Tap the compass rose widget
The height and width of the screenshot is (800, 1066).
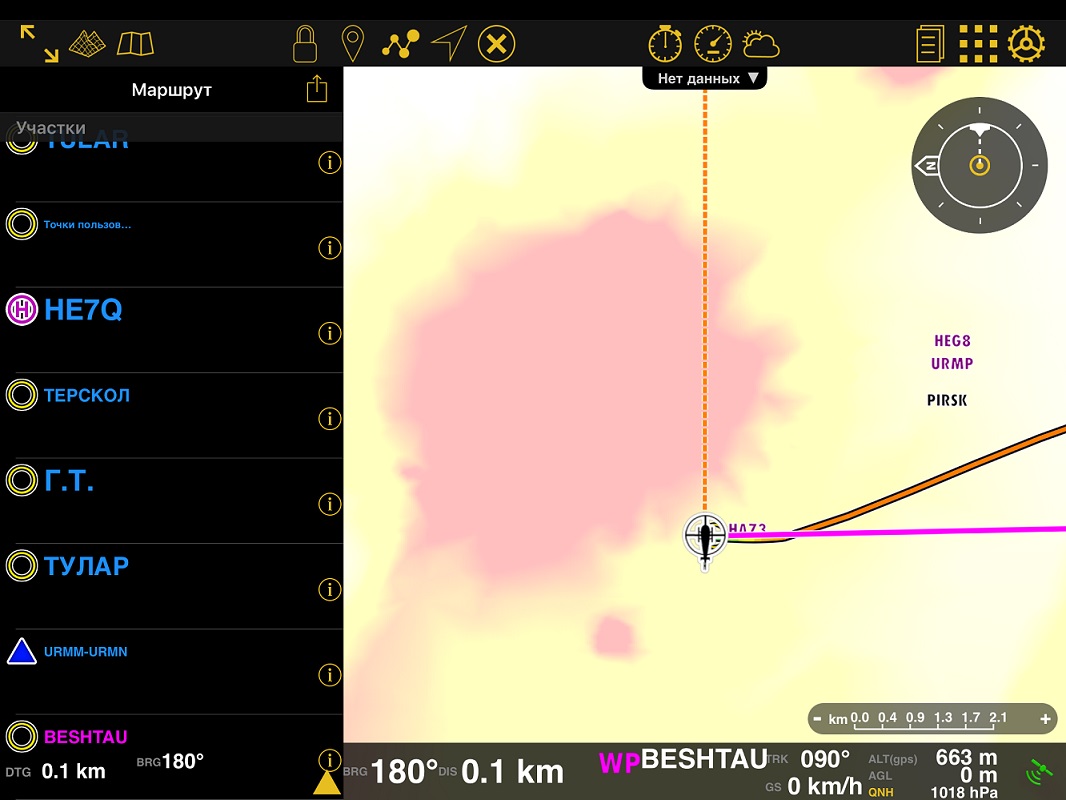[x=979, y=165]
